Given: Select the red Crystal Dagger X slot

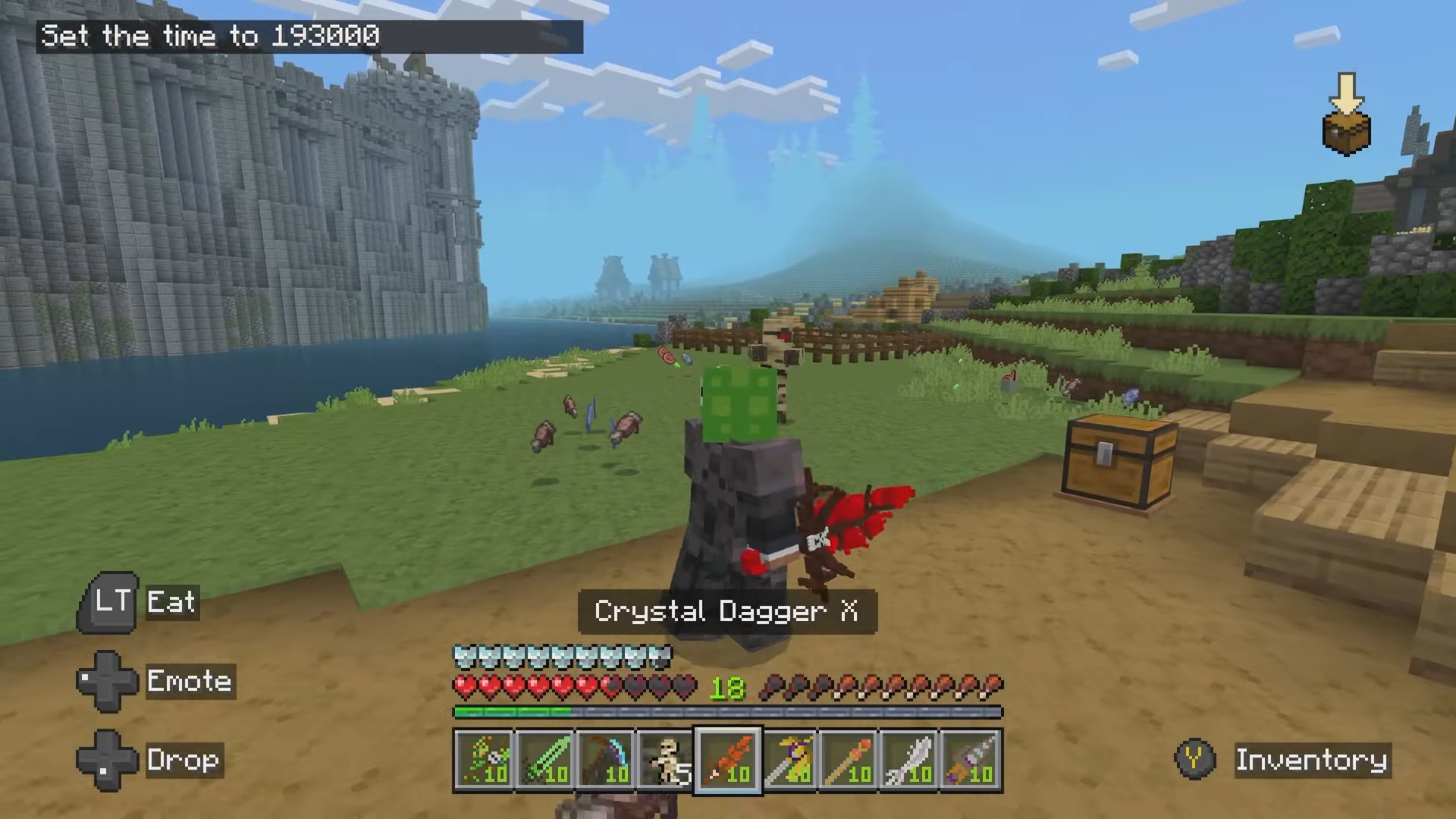Looking at the screenshot, I should (x=727, y=760).
